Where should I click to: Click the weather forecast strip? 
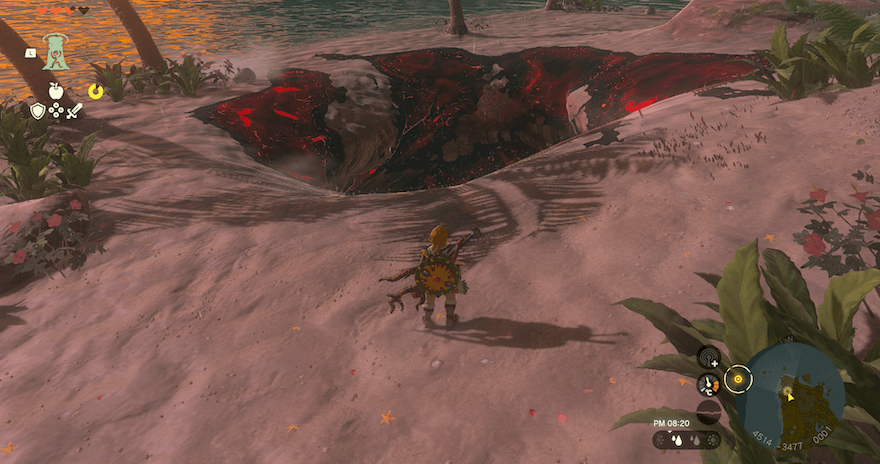(x=686, y=440)
